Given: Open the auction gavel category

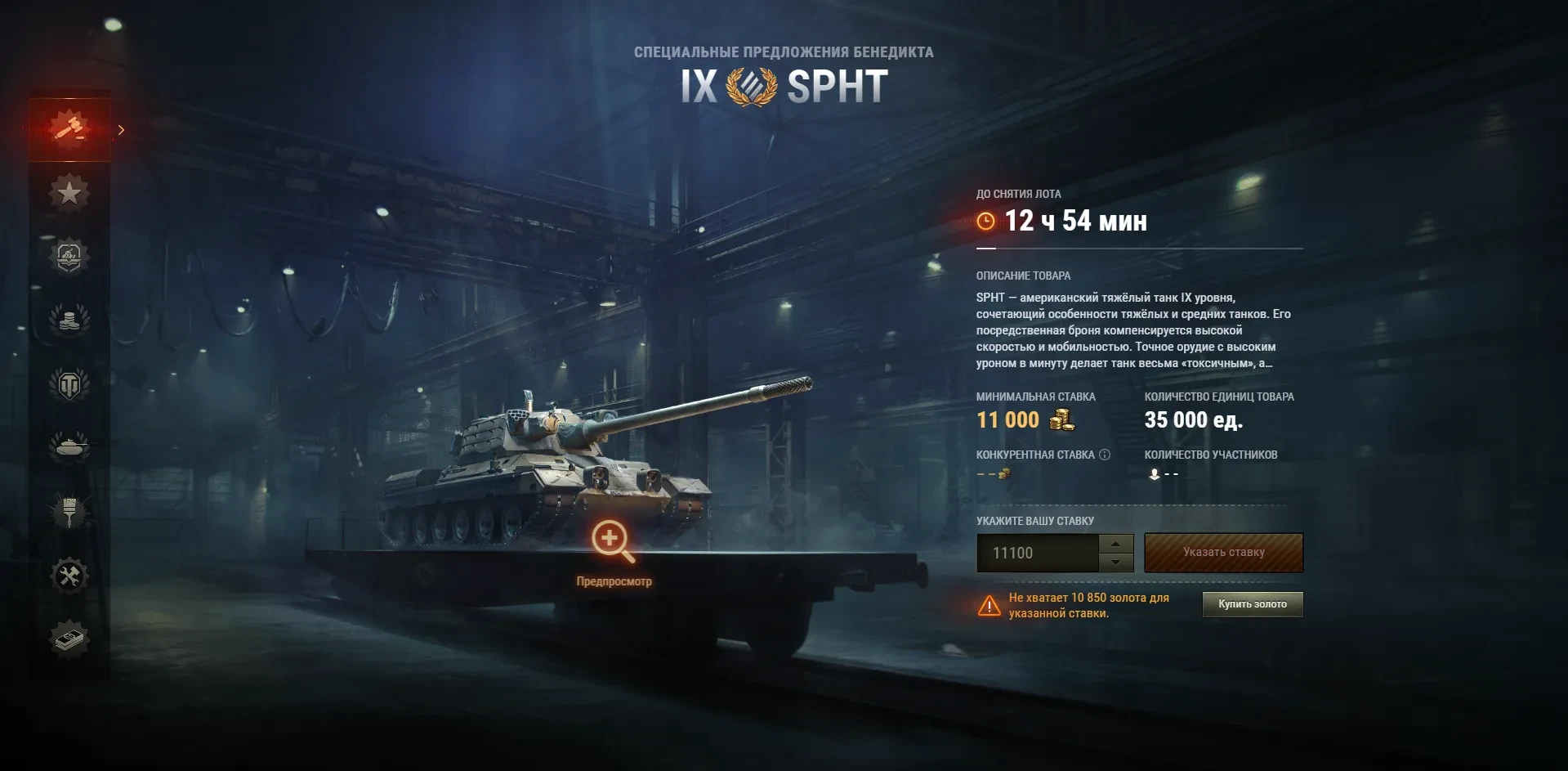Looking at the screenshot, I should 69,129.
